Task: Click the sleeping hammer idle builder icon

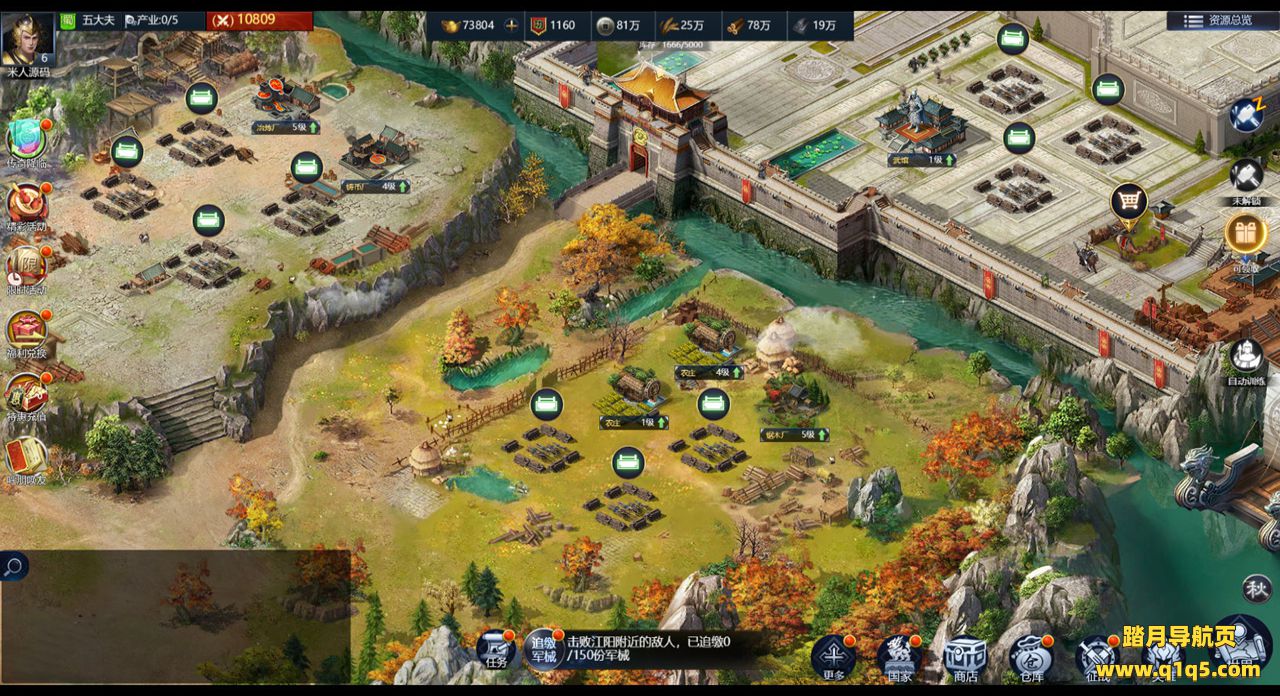Action: coord(1246,114)
